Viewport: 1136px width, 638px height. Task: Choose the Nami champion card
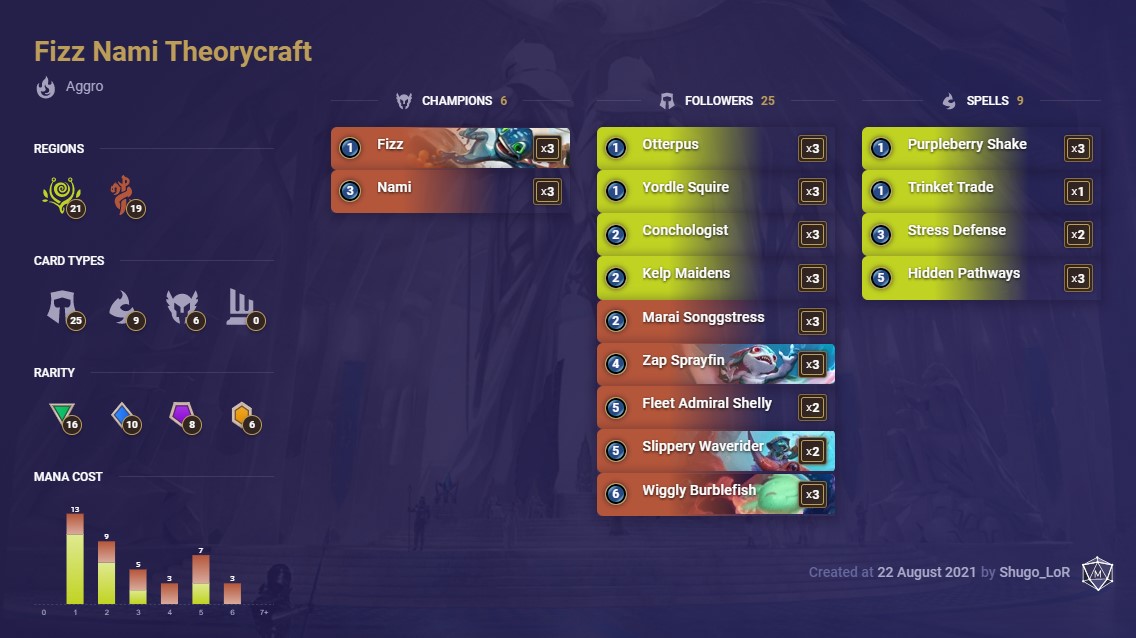click(x=450, y=190)
